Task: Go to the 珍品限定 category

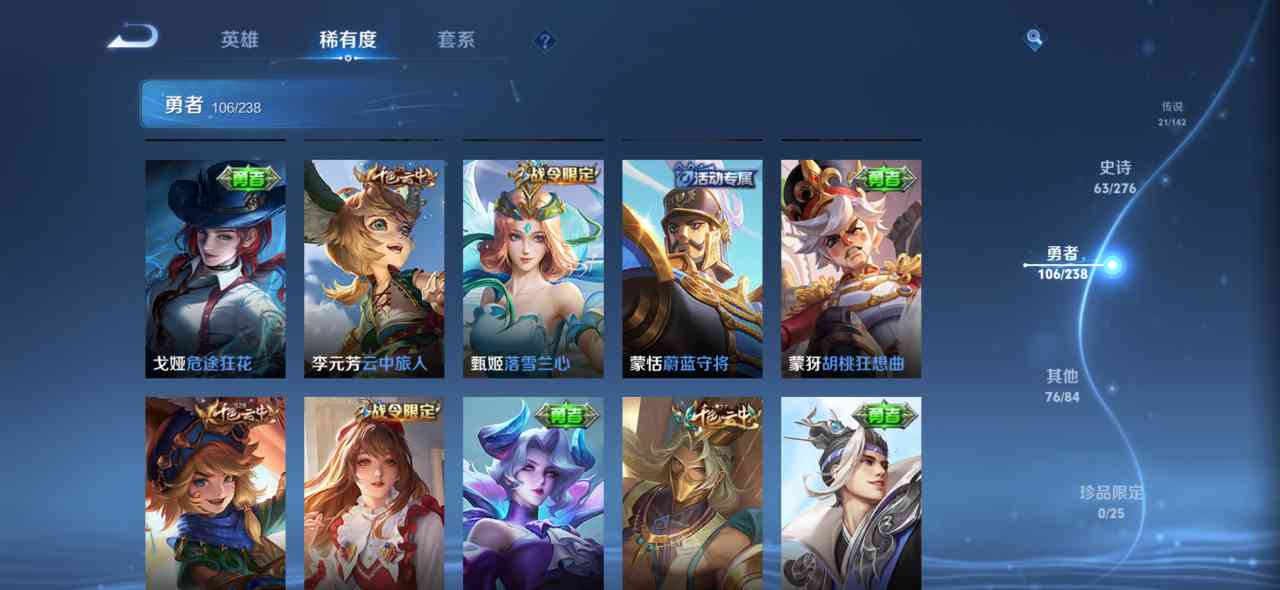Action: click(1111, 502)
